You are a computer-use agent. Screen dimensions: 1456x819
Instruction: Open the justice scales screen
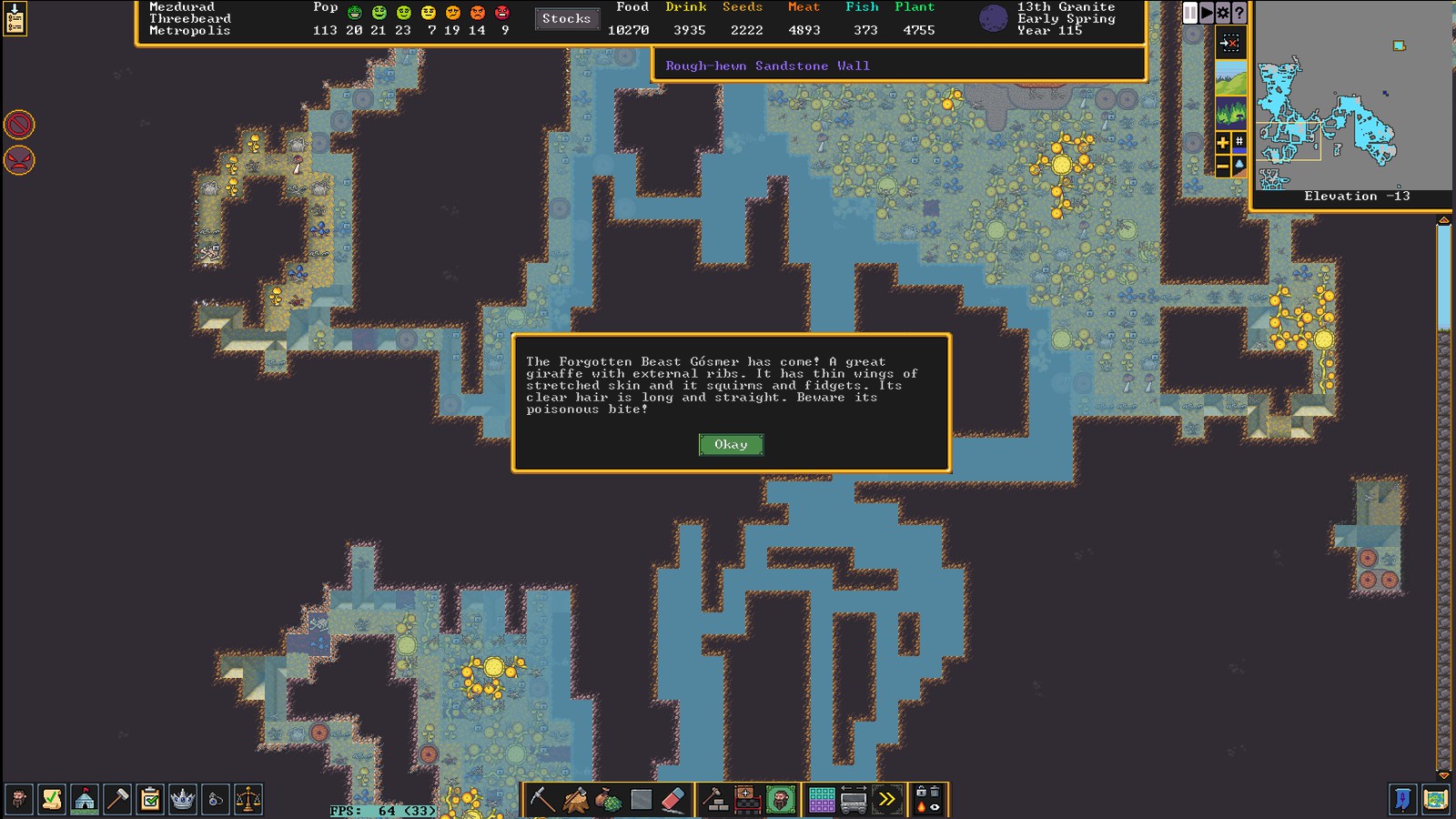248,799
